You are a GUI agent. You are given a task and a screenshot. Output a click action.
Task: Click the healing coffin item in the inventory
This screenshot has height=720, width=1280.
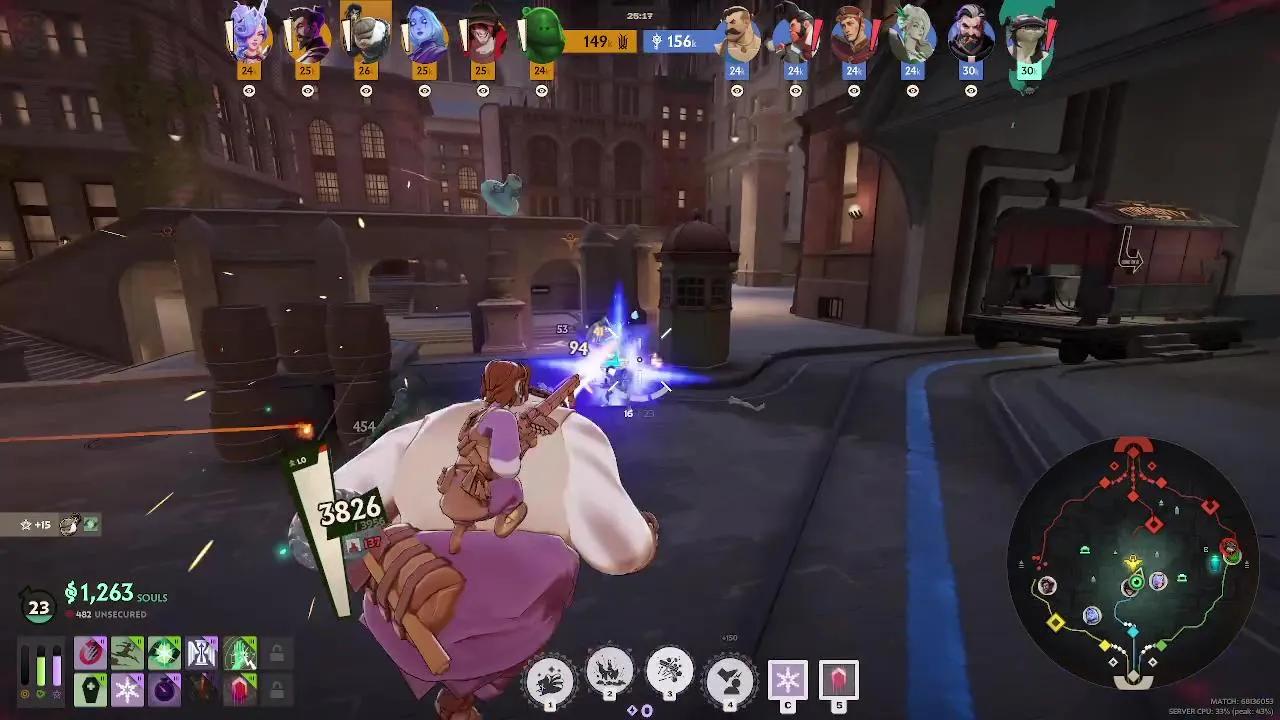click(x=90, y=688)
